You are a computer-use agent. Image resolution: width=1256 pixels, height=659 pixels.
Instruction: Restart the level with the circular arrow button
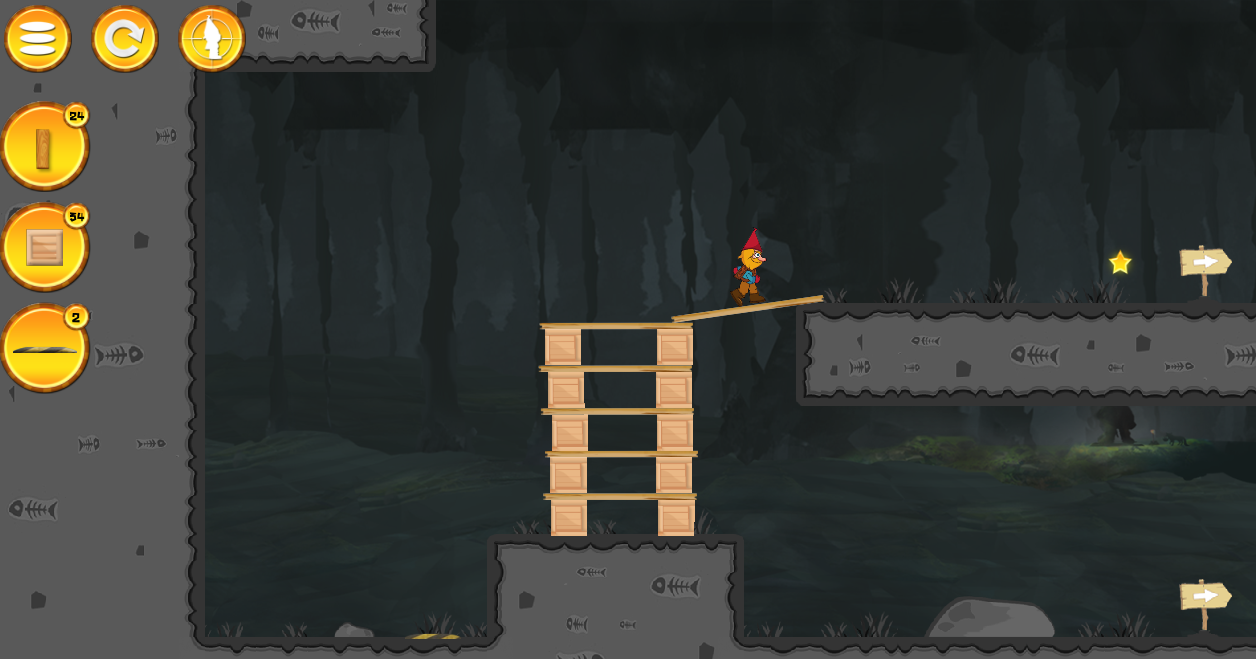point(125,39)
